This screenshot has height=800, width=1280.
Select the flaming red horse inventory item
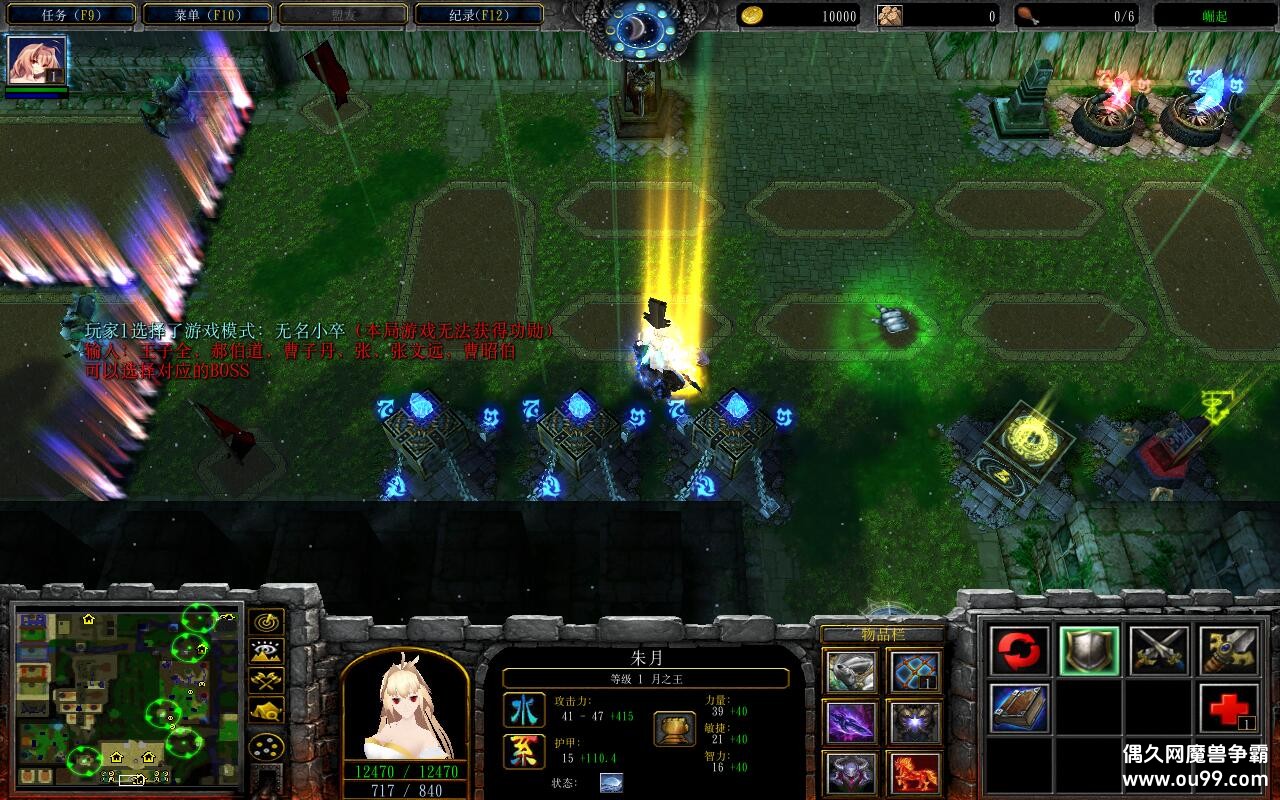[915, 773]
